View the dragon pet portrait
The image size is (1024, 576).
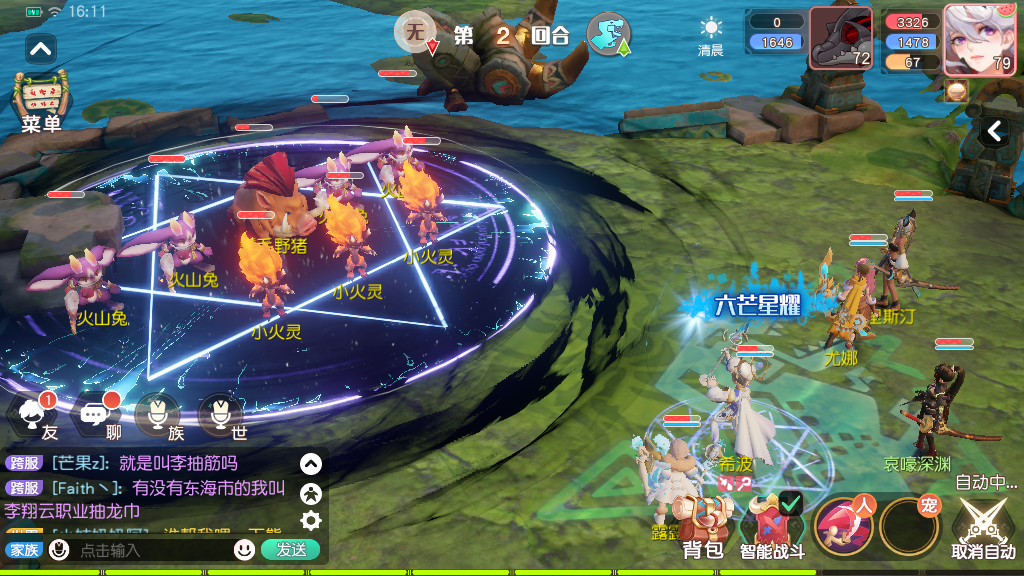[841, 38]
